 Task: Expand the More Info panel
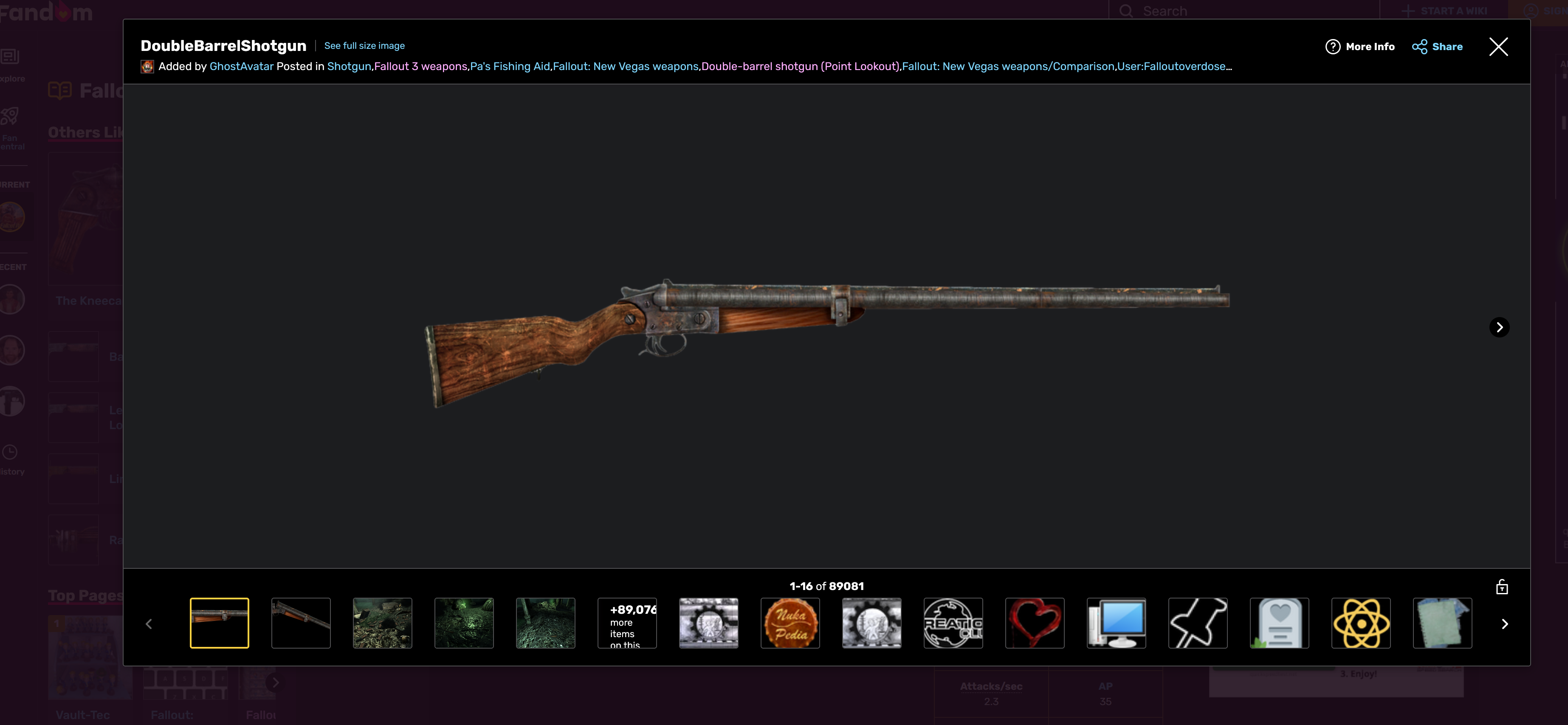1360,46
